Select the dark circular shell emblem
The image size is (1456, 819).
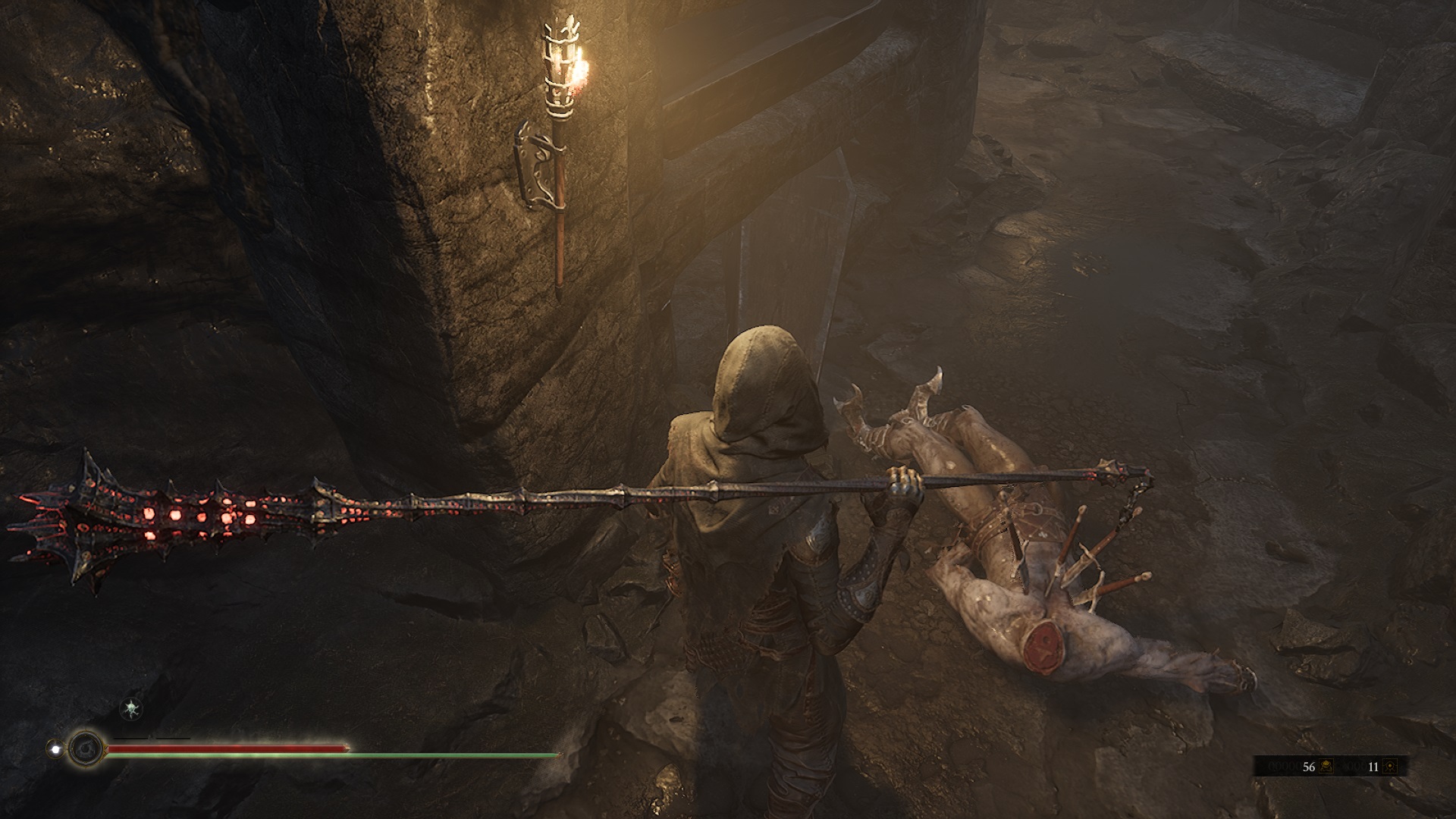[84, 749]
